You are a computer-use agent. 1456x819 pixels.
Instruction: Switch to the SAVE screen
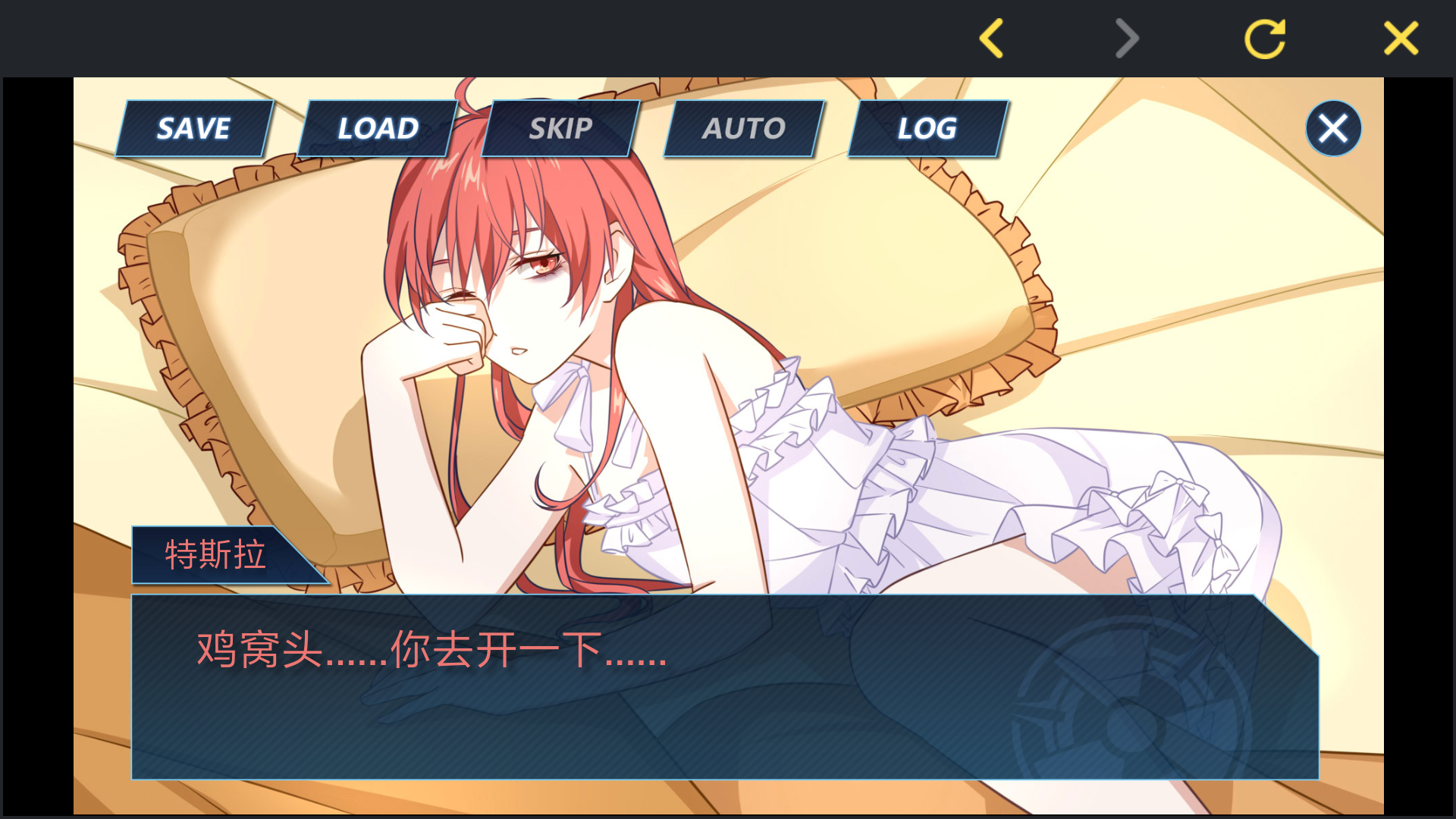coord(193,128)
